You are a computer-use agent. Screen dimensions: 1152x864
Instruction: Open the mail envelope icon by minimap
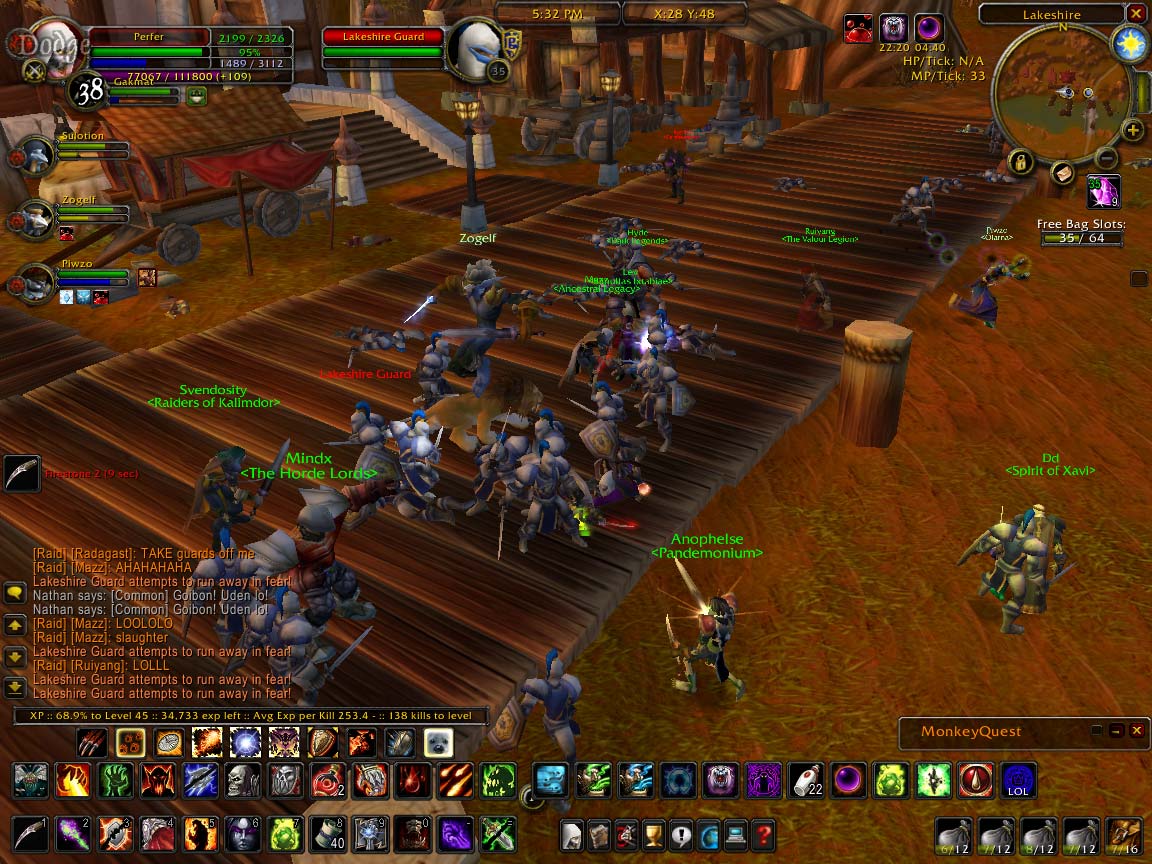(x=1063, y=173)
